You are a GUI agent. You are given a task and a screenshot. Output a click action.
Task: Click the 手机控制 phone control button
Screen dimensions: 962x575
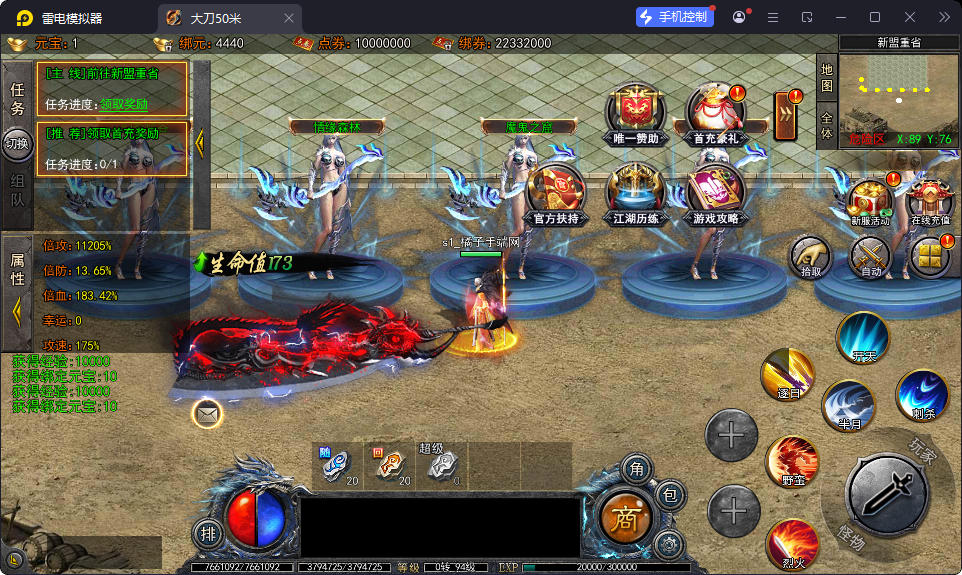tap(675, 17)
